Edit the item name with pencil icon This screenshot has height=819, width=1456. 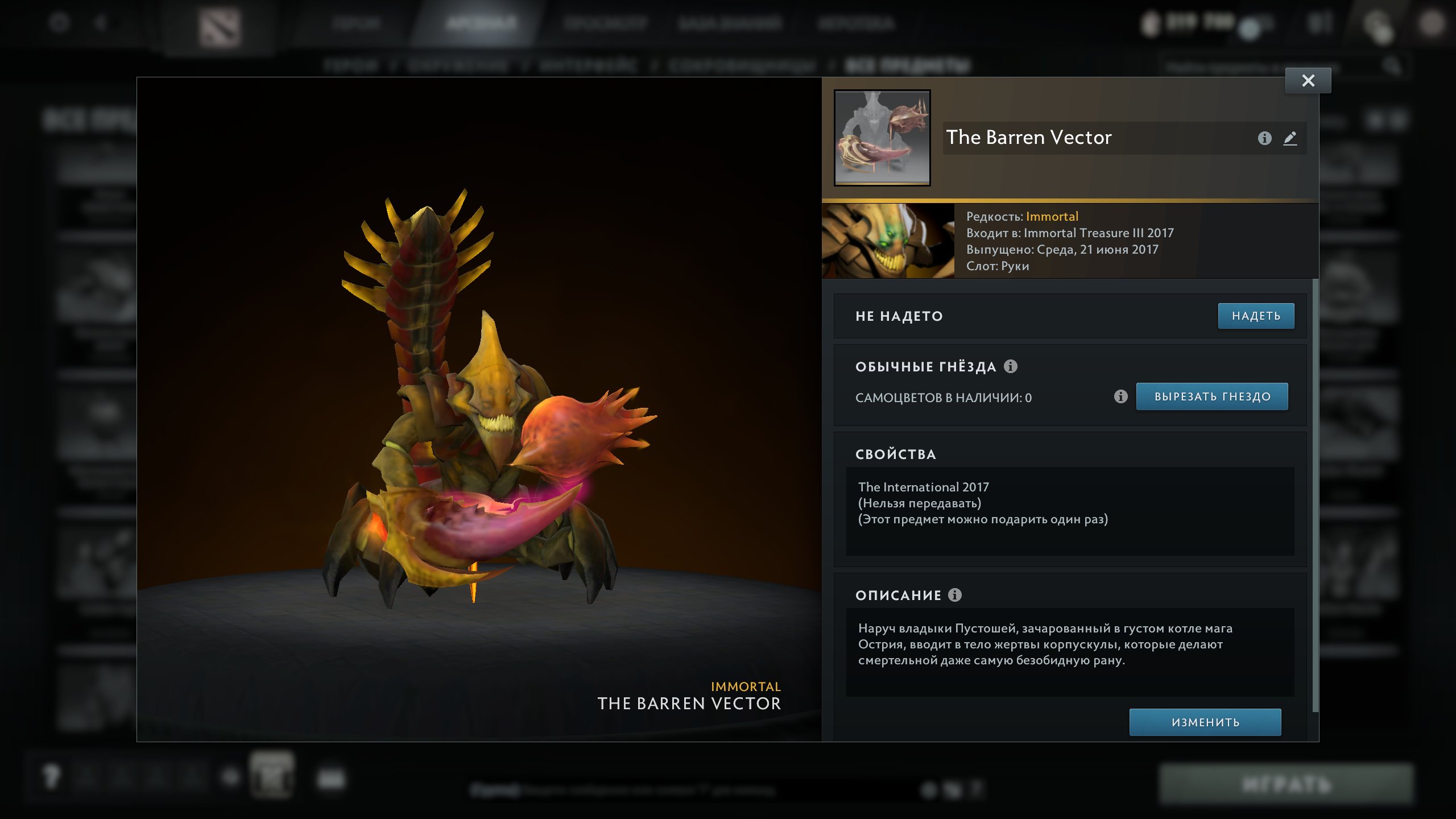(1290, 138)
